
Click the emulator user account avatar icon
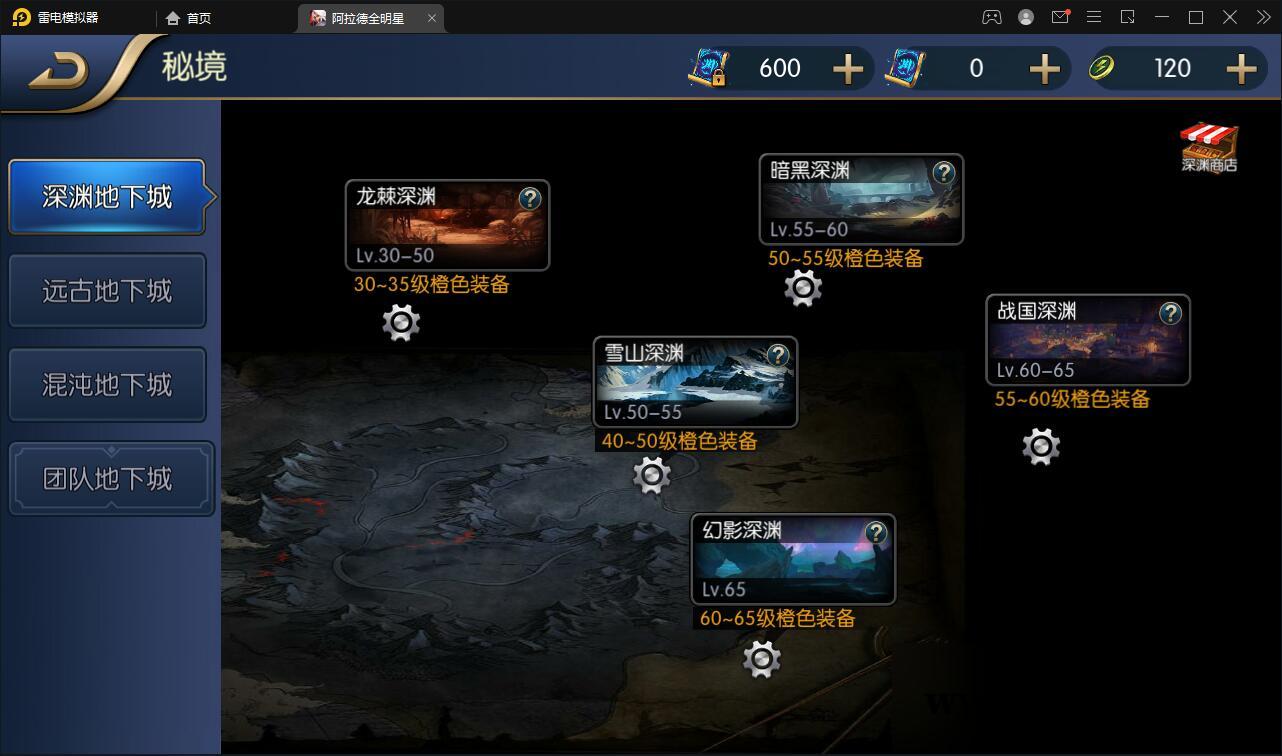[1026, 17]
